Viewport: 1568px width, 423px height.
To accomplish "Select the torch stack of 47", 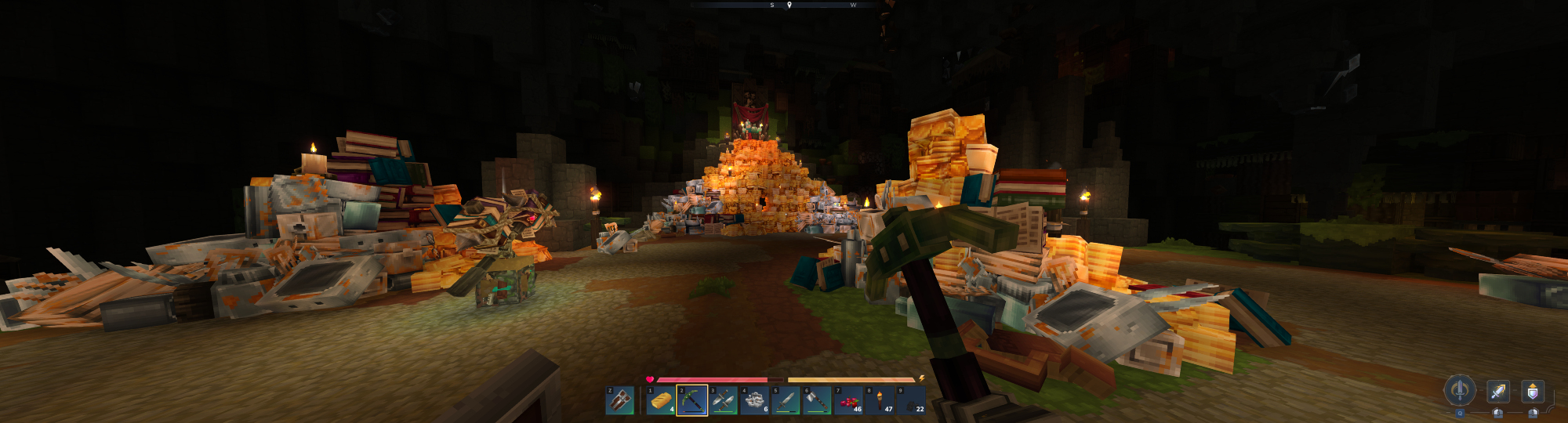I will click(x=880, y=400).
